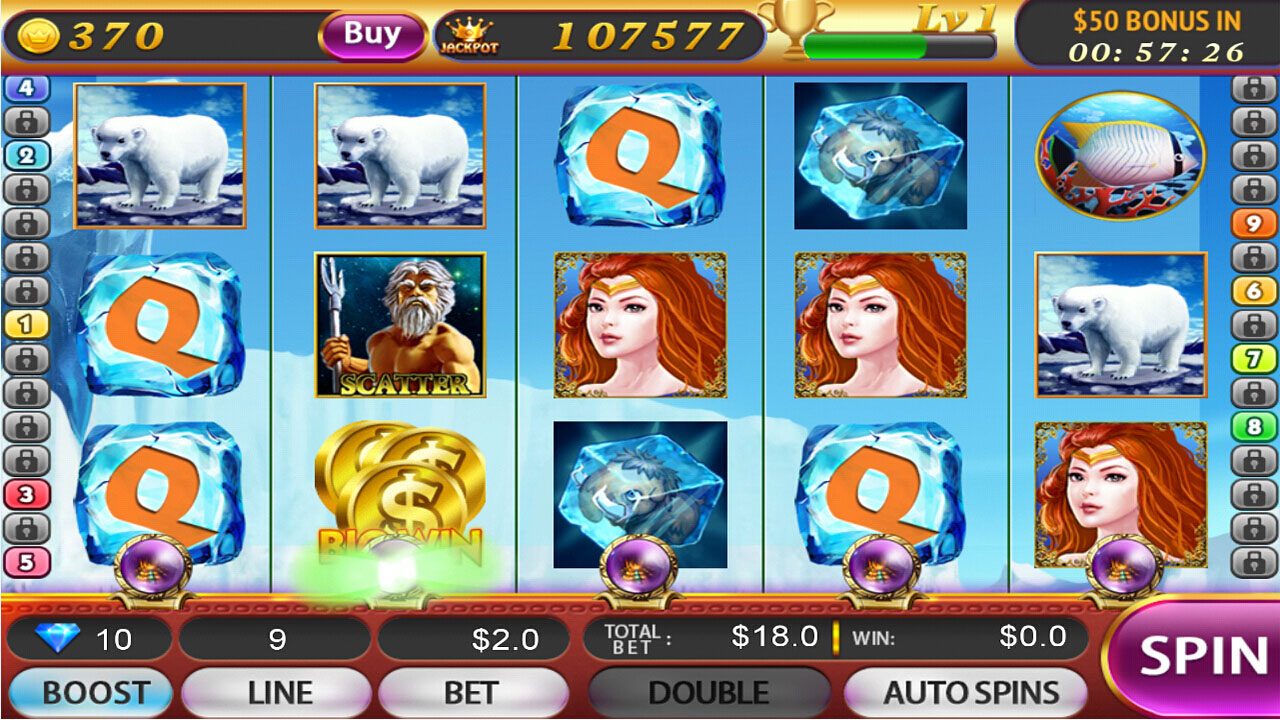Open the BET amount selector
Screen dimensions: 1280x720
click(473, 691)
